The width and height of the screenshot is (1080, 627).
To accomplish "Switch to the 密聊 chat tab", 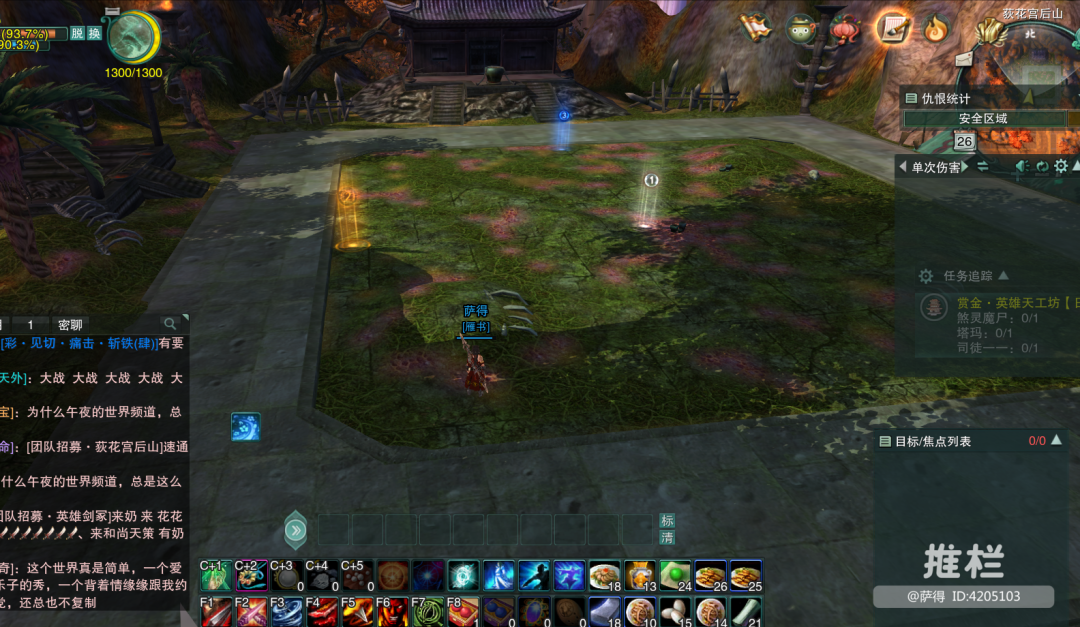I will click(x=70, y=324).
